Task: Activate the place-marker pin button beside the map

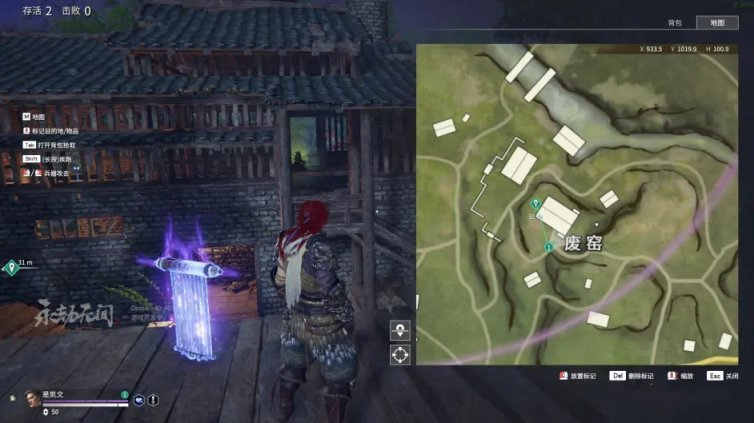Action: 400,330
